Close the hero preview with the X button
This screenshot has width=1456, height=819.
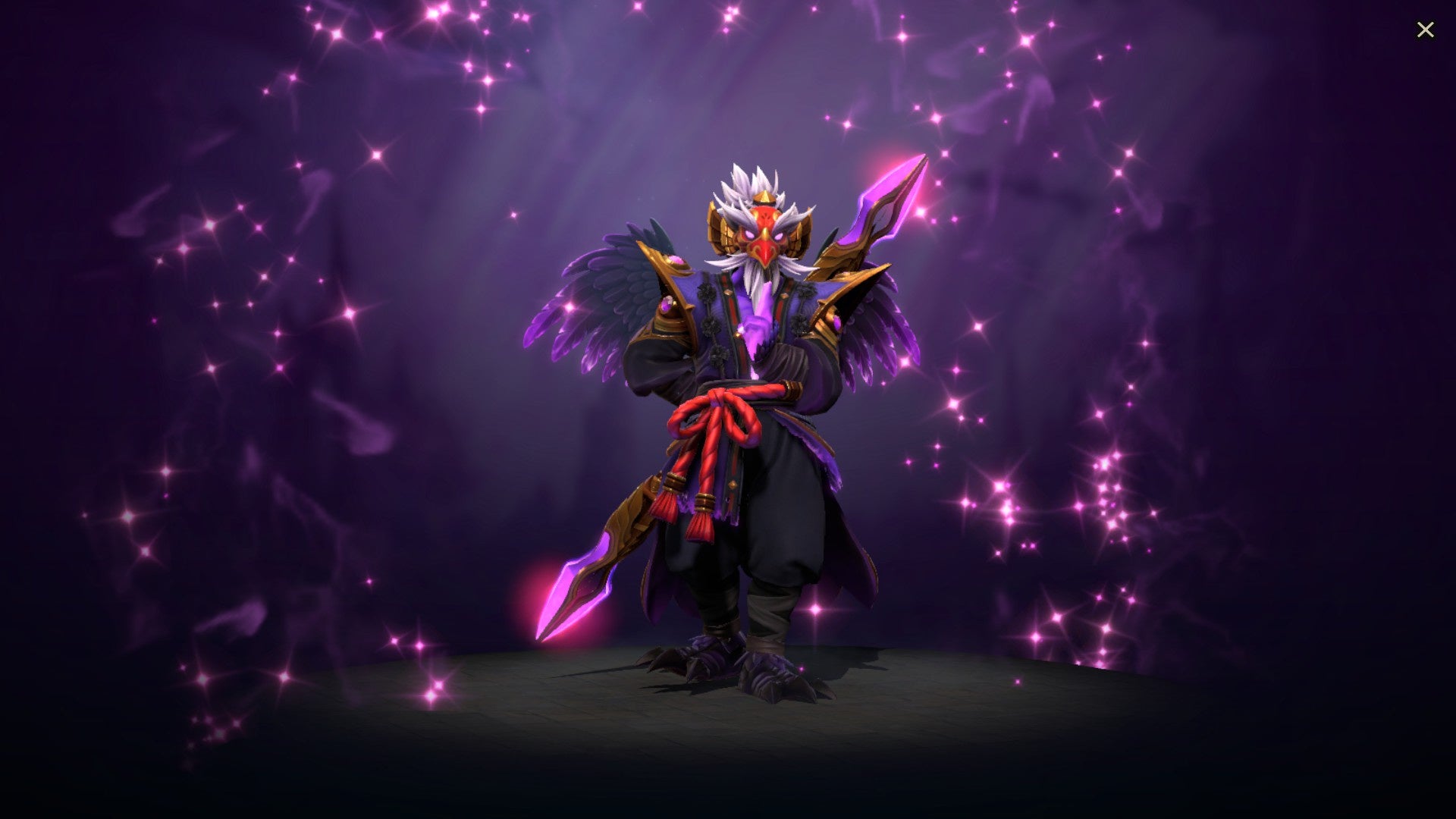(1426, 29)
